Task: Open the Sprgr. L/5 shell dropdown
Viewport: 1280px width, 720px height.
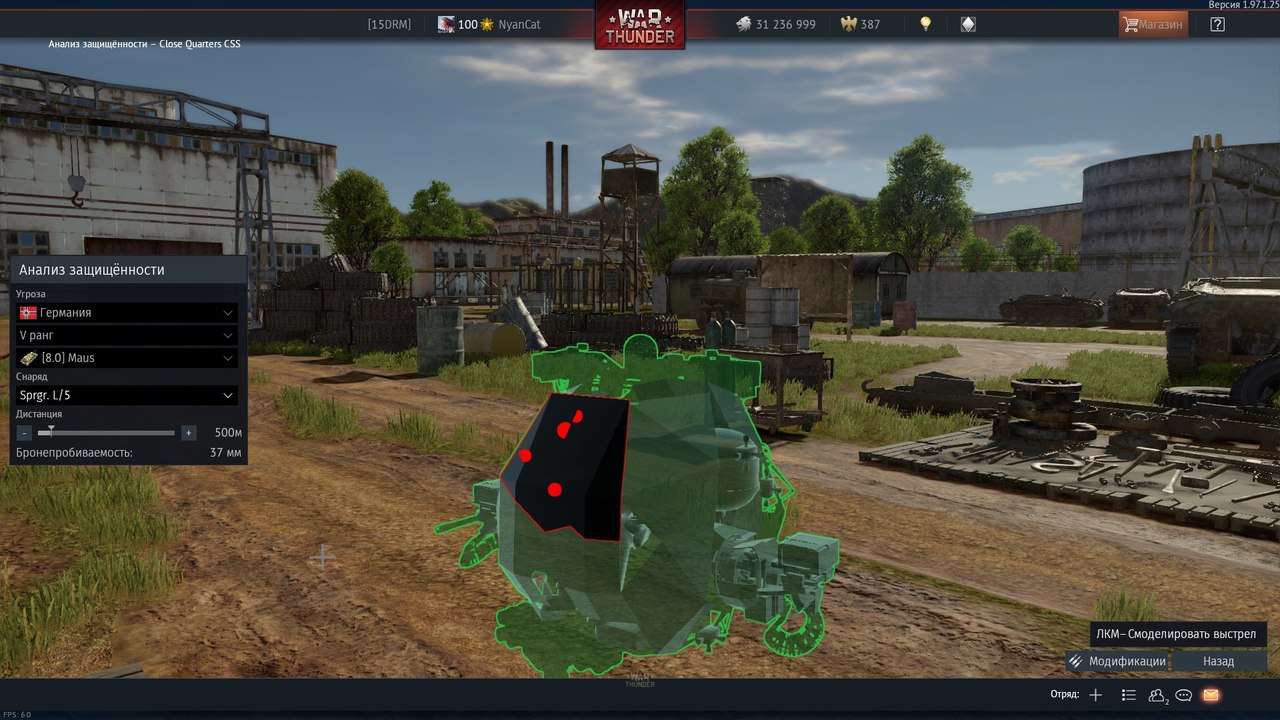Action: pos(127,395)
